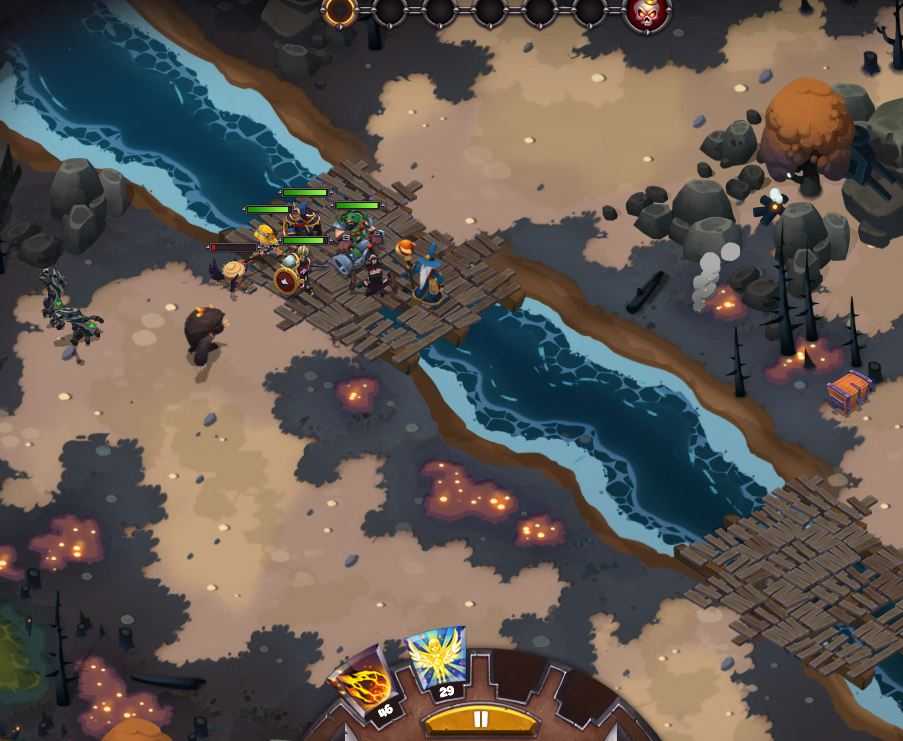Select the red skull boss node
903x741 pixels.
tap(646, 12)
